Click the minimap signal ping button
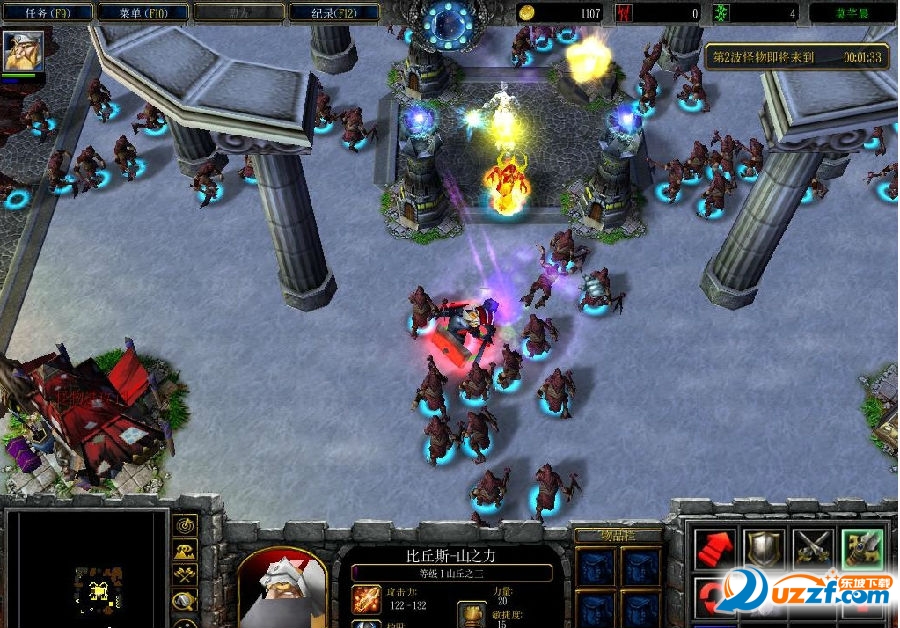900x628 pixels. click(x=184, y=526)
